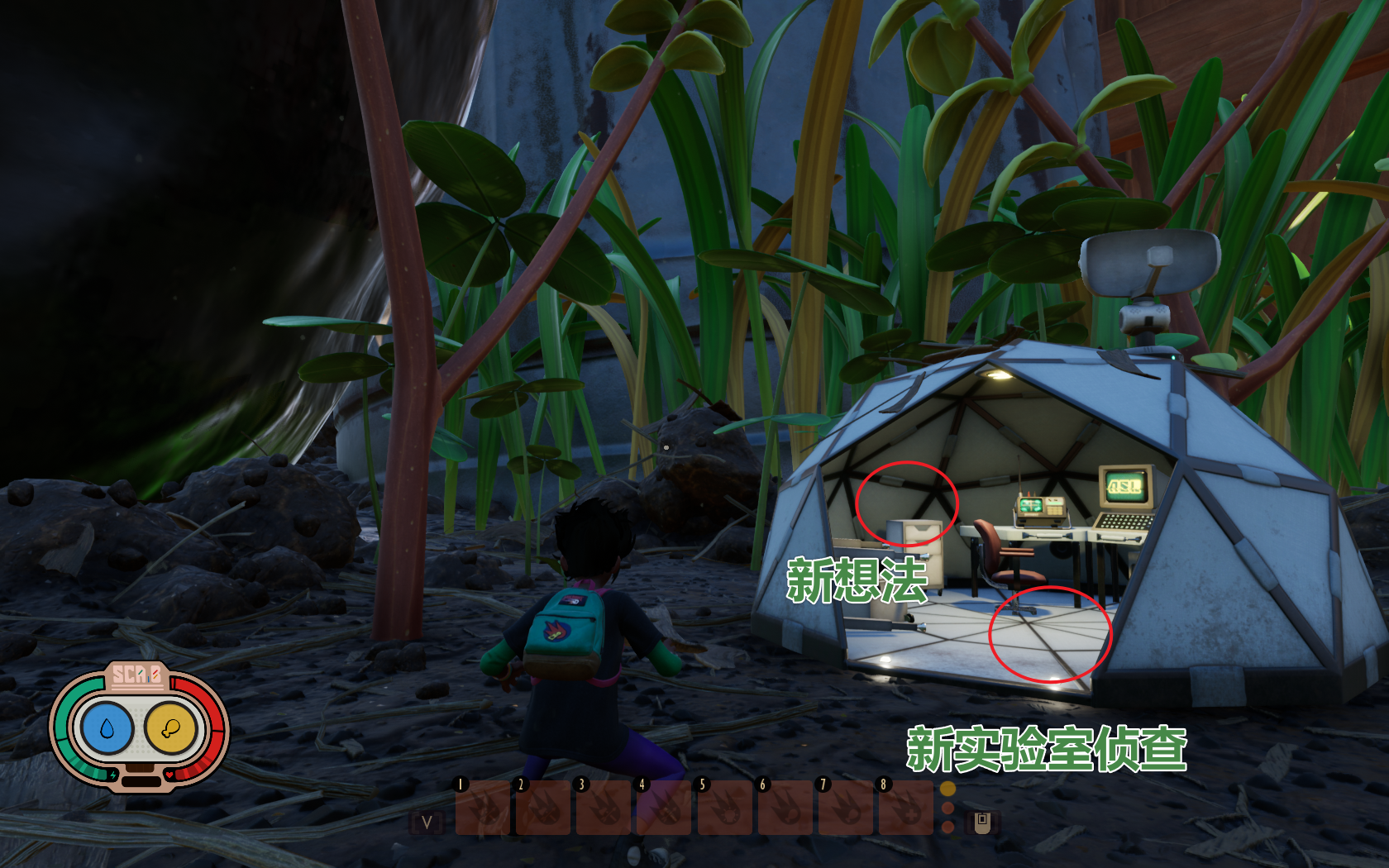Click the blue water drop thirst icon
The width and height of the screenshot is (1389, 868).
pyautogui.click(x=106, y=728)
